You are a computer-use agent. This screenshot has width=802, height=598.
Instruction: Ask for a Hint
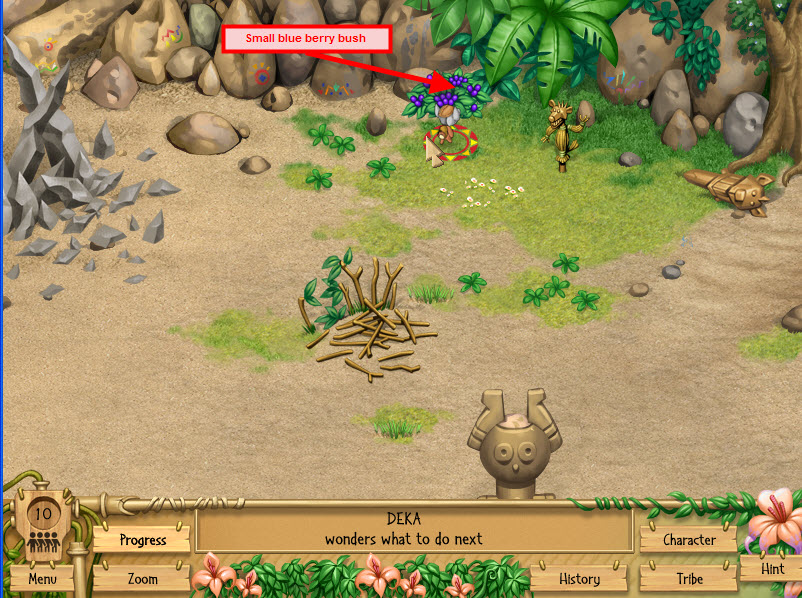point(772,568)
